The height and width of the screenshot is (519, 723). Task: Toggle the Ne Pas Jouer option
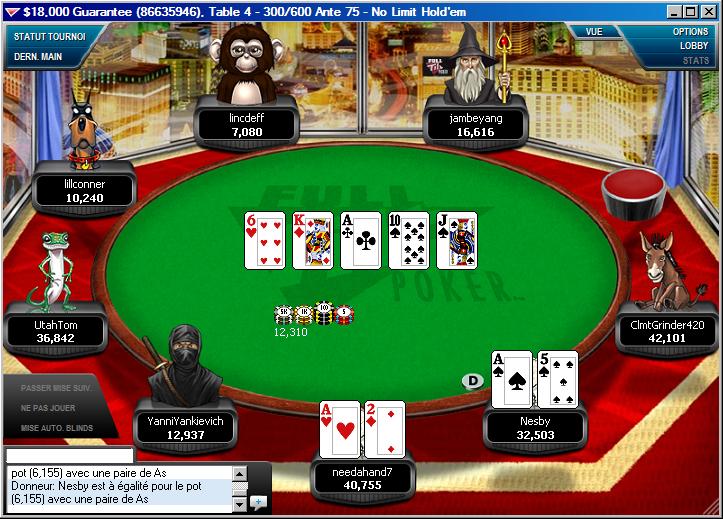49,408
